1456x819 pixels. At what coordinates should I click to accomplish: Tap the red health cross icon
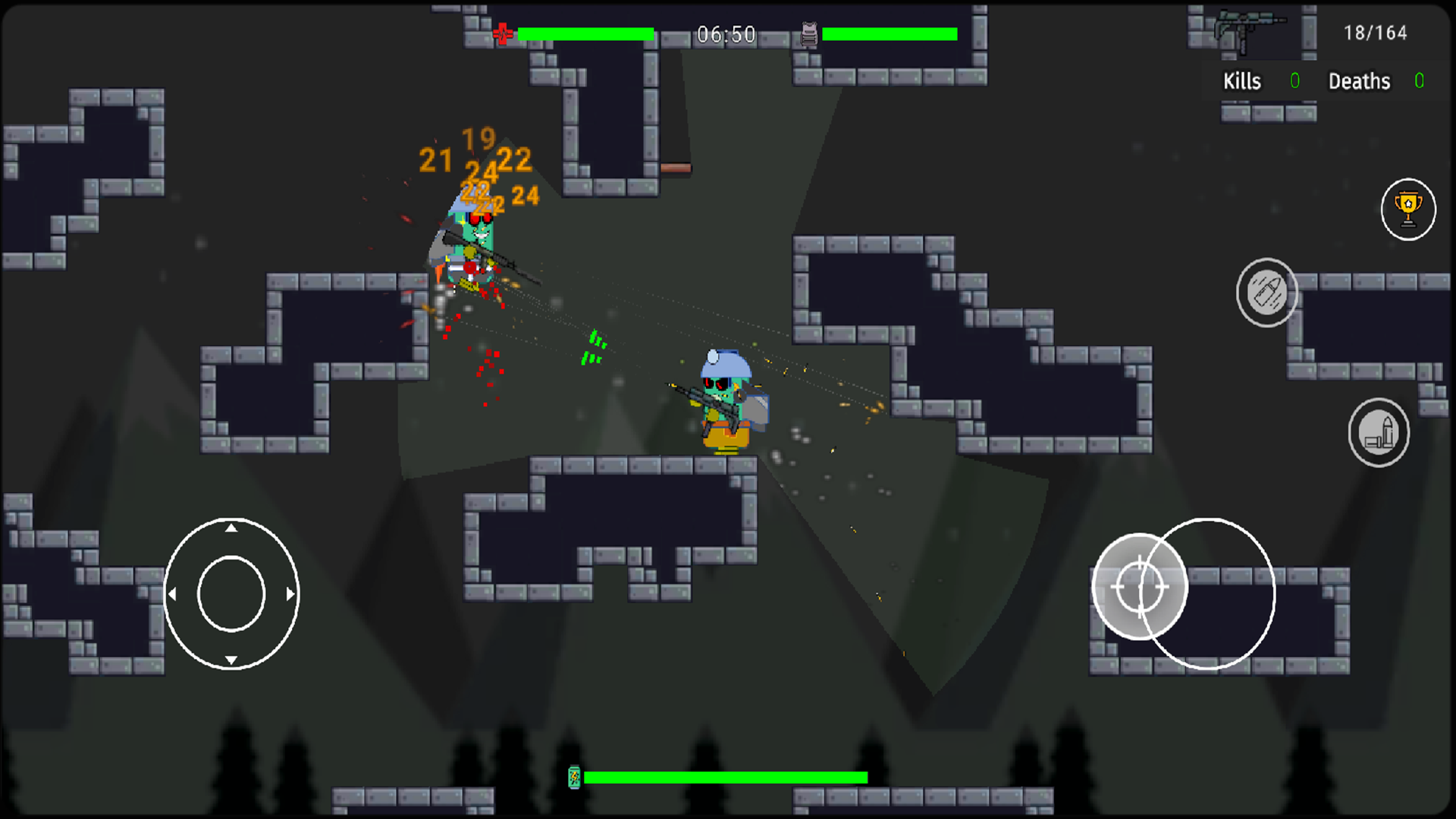[503, 33]
